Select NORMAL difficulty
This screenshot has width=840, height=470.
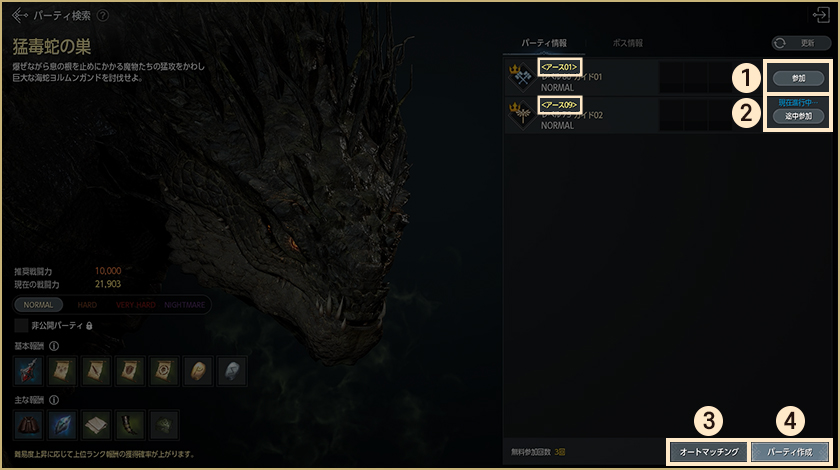click(x=39, y=304)
